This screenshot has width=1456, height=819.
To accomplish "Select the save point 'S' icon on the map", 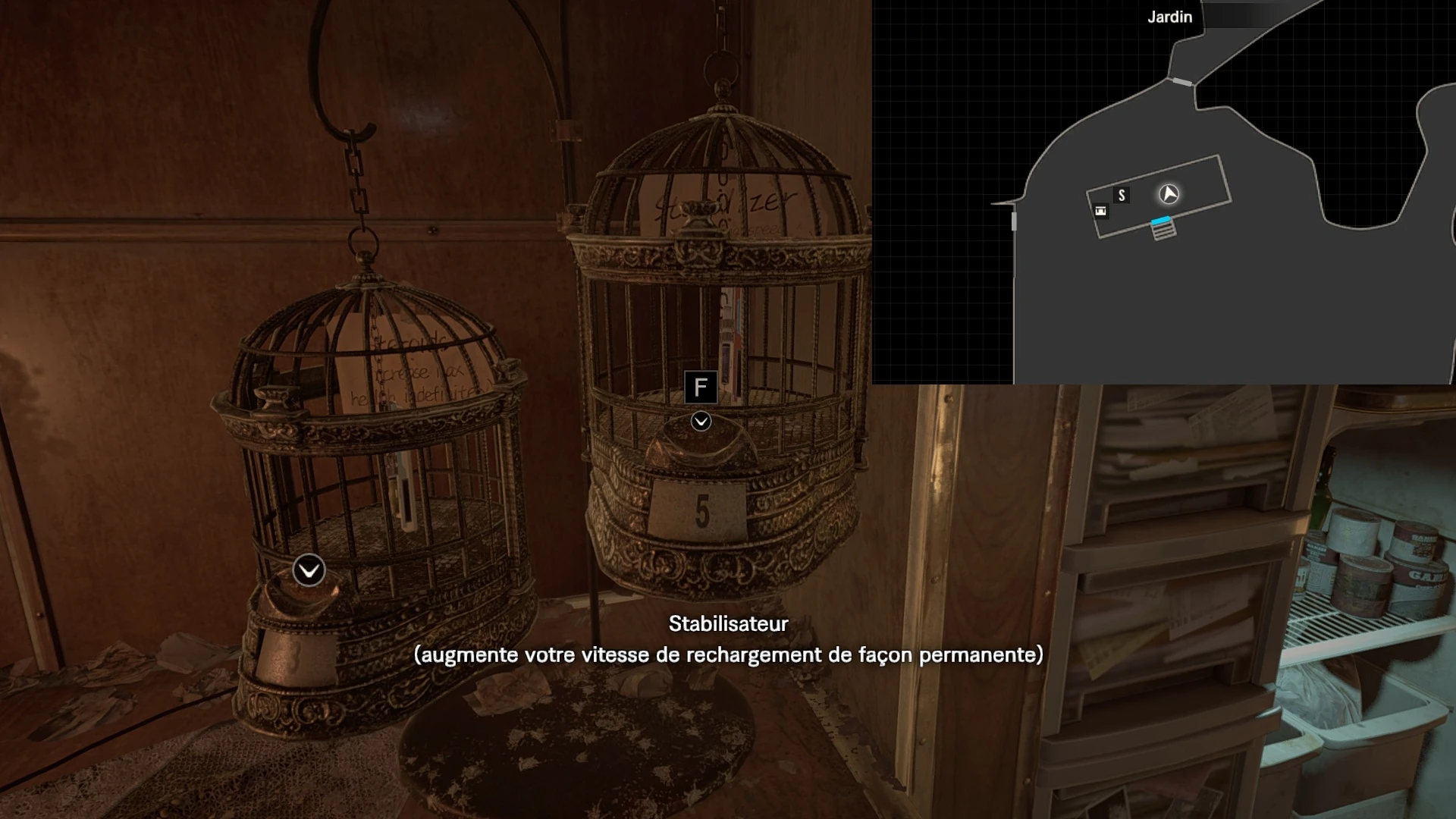I will (x=1122, y=195).
